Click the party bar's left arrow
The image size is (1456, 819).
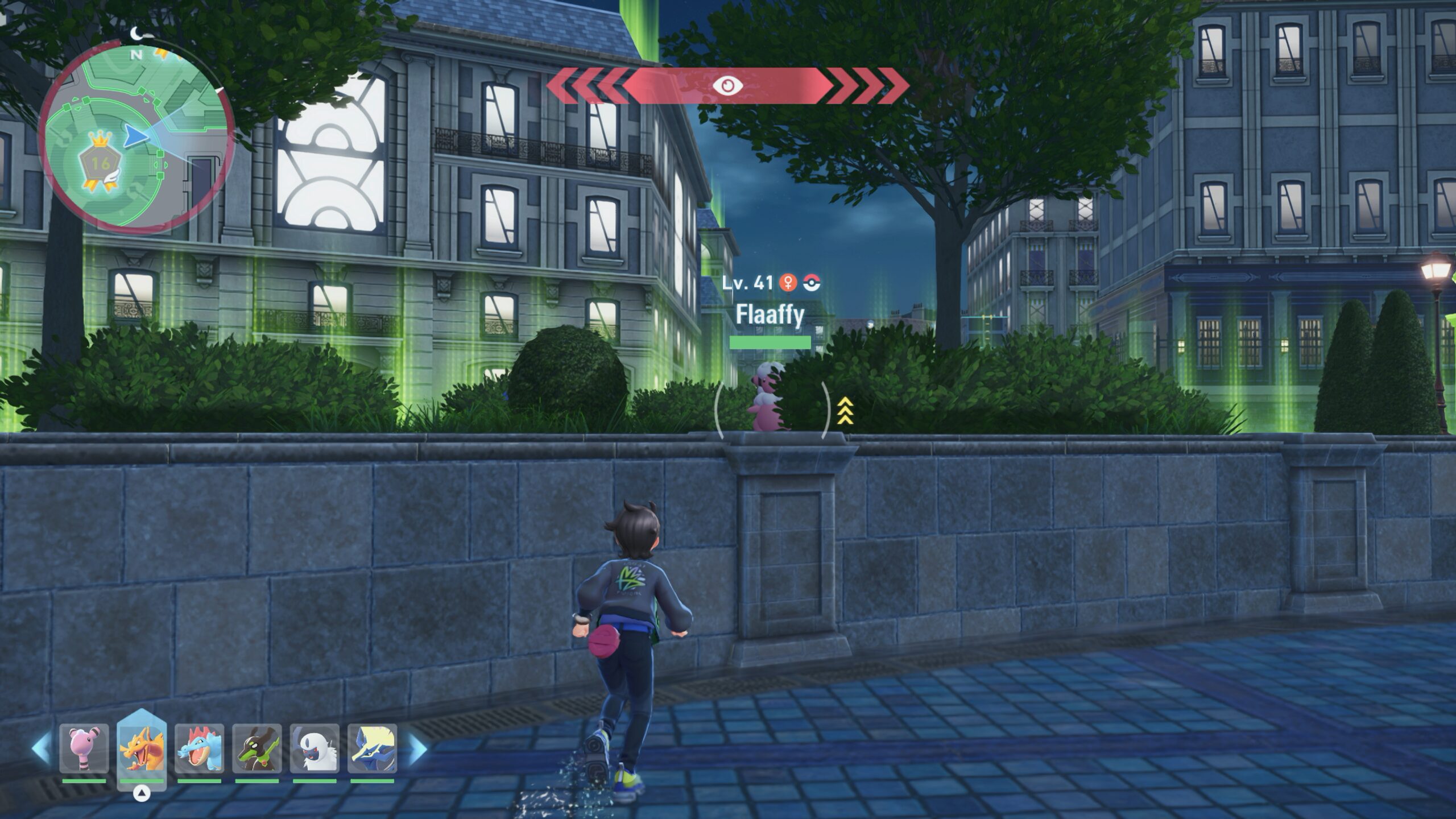point(41,748)
